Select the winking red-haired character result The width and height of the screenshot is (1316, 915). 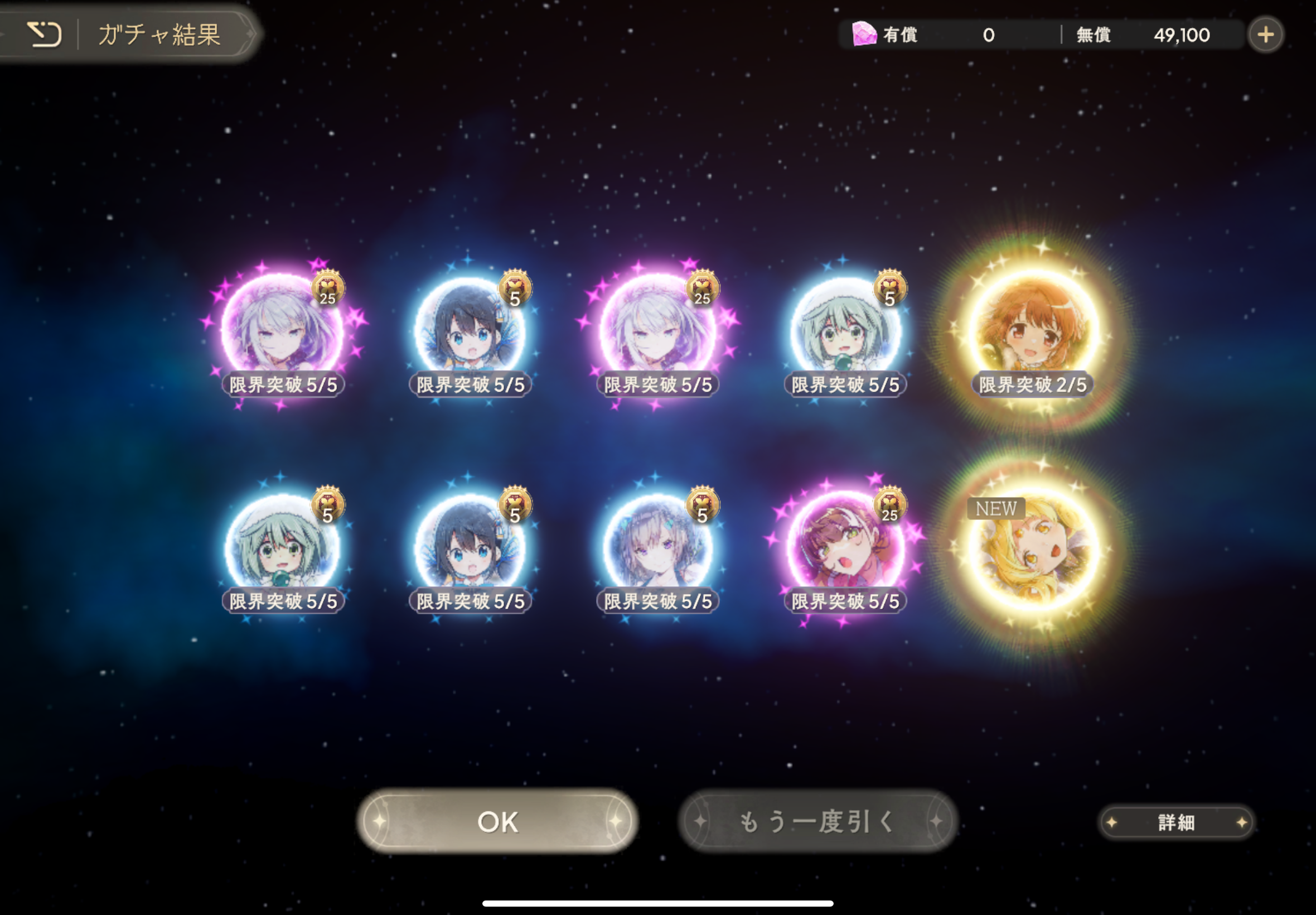tap(844, 548)
